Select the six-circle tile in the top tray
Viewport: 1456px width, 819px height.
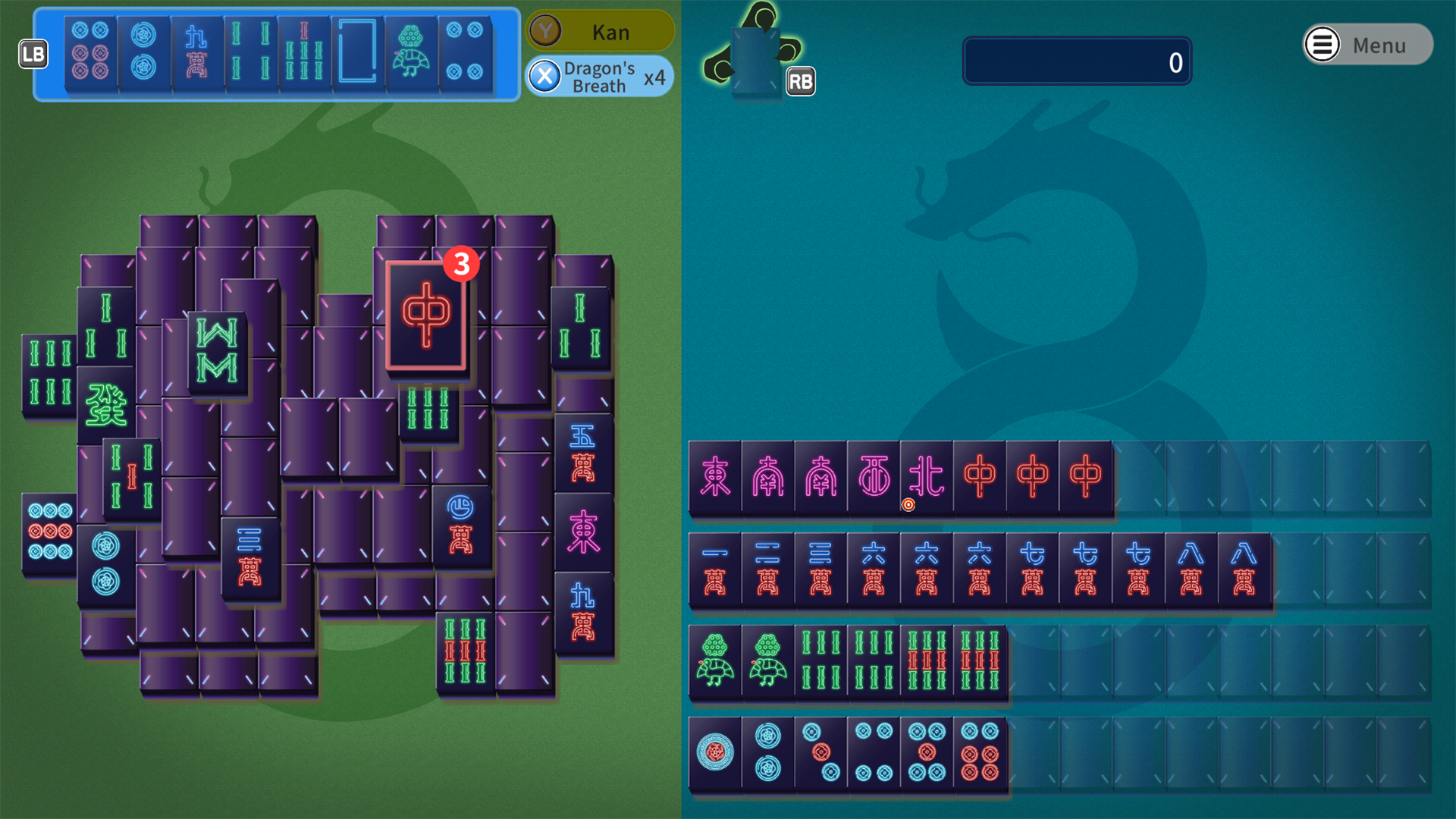tap(90, 52)
